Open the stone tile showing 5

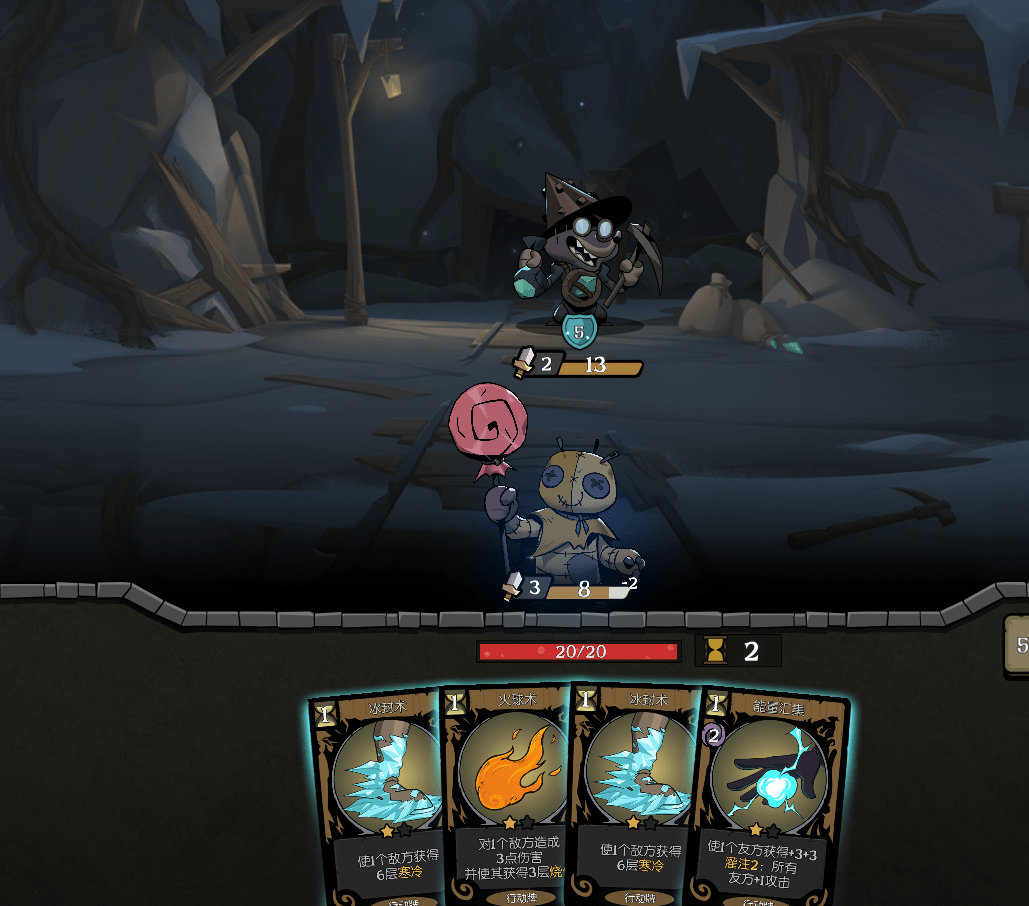[1017, 646]
